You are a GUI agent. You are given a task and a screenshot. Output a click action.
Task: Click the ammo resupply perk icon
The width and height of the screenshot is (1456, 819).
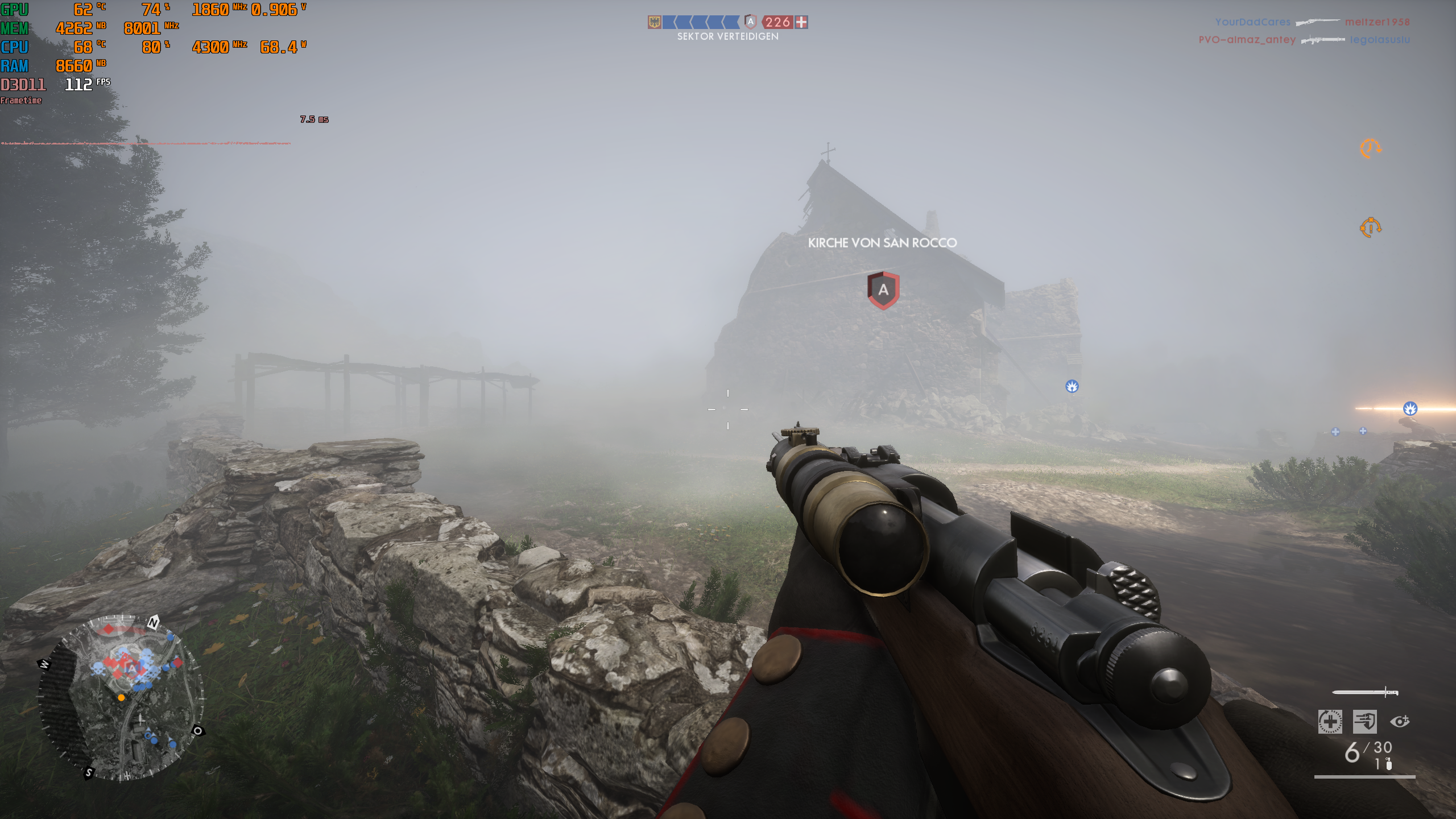tap(1364, 723)
